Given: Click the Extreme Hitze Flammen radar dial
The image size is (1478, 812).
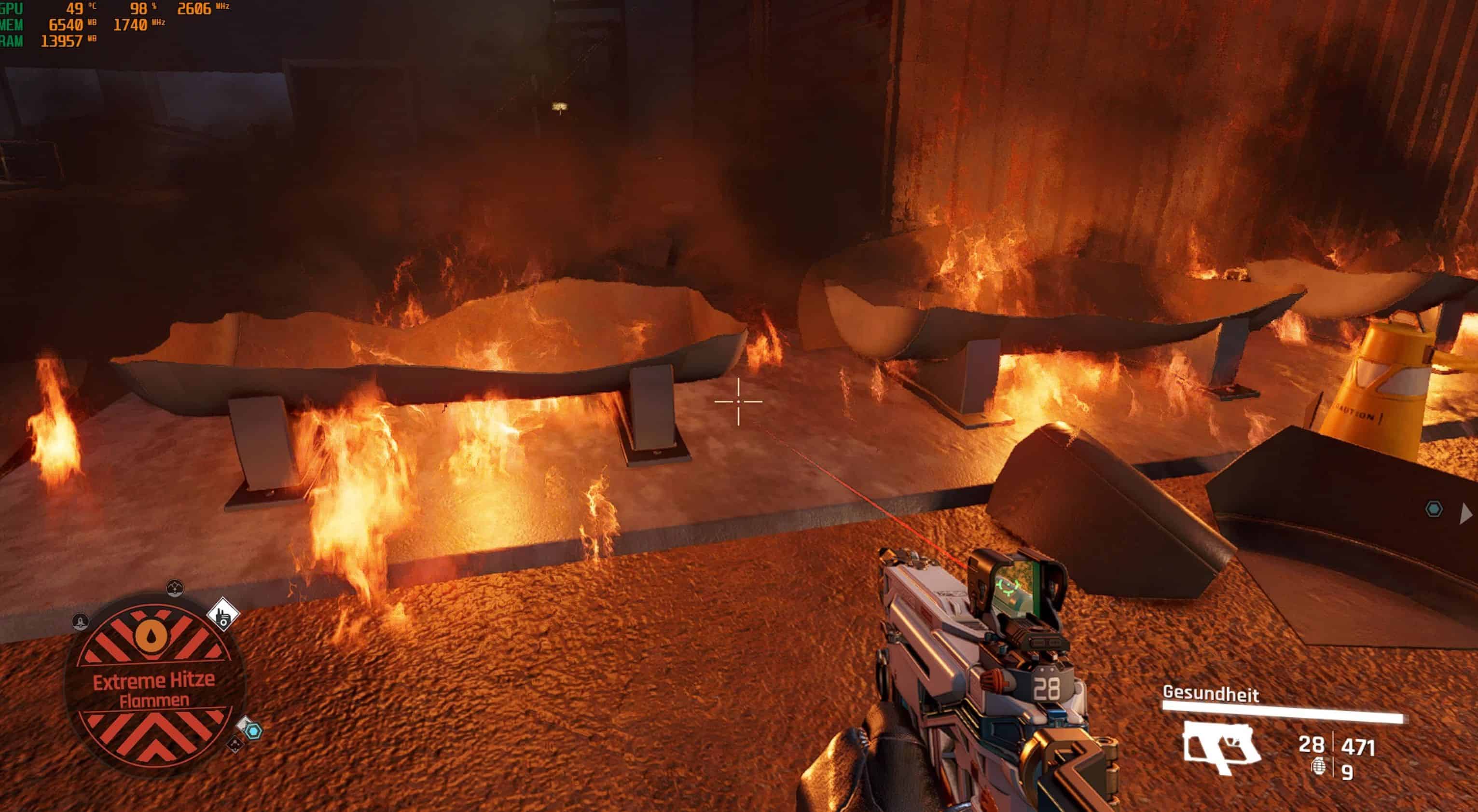Looking at the screenshot, I should (x=154, y=688).
